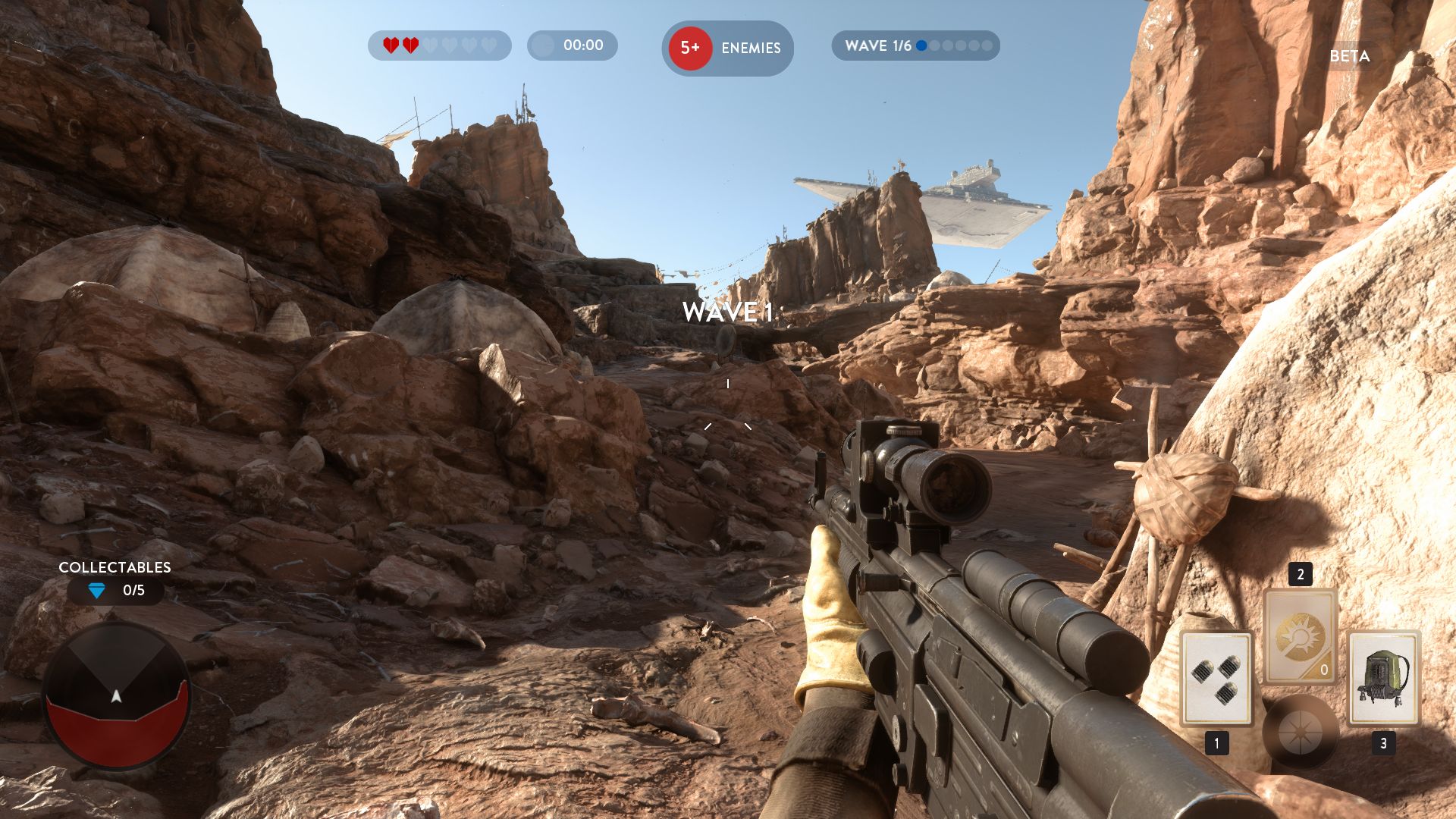Screen dimensions: 1456x819
Task: Click the circular radar minimap
Action: (116, 695)
